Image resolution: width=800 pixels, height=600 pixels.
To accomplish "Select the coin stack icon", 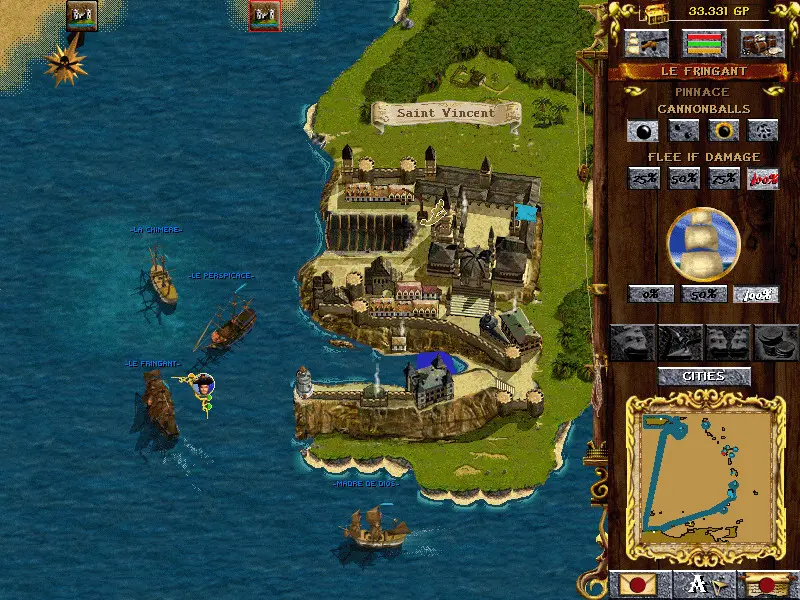I will point(775,342).
